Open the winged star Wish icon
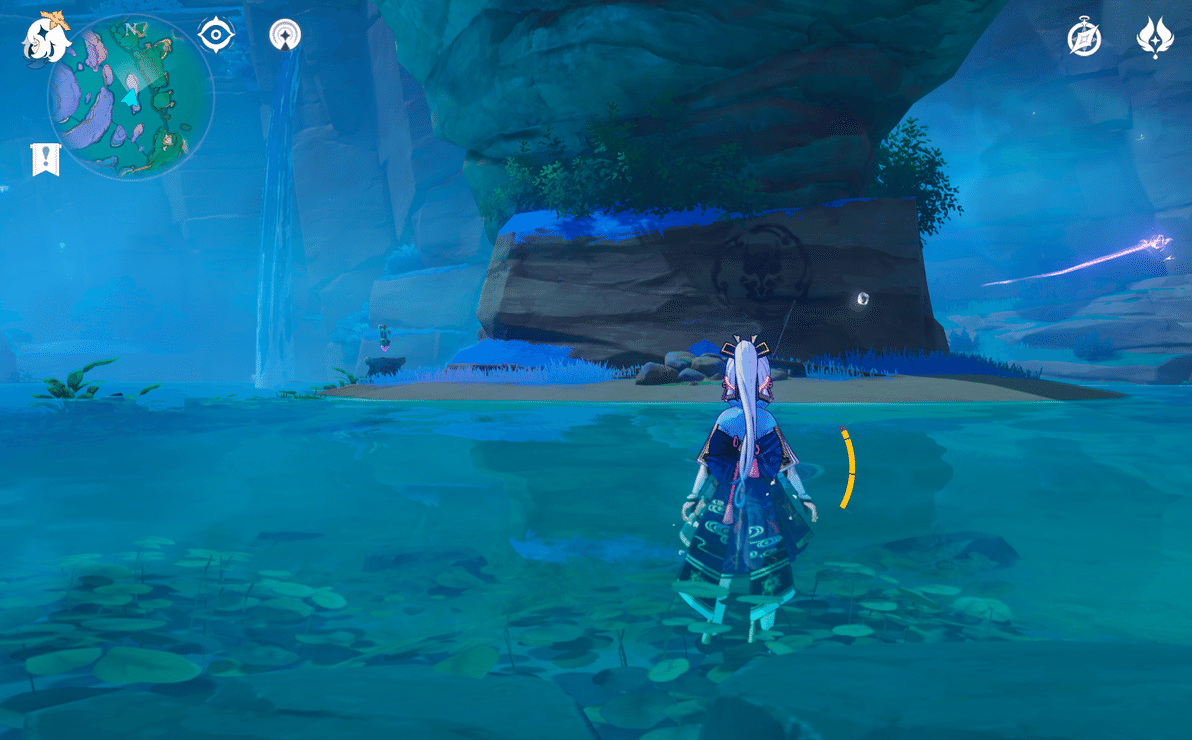The width and height of the screenshot is (1192, 740). (1155, 38)
